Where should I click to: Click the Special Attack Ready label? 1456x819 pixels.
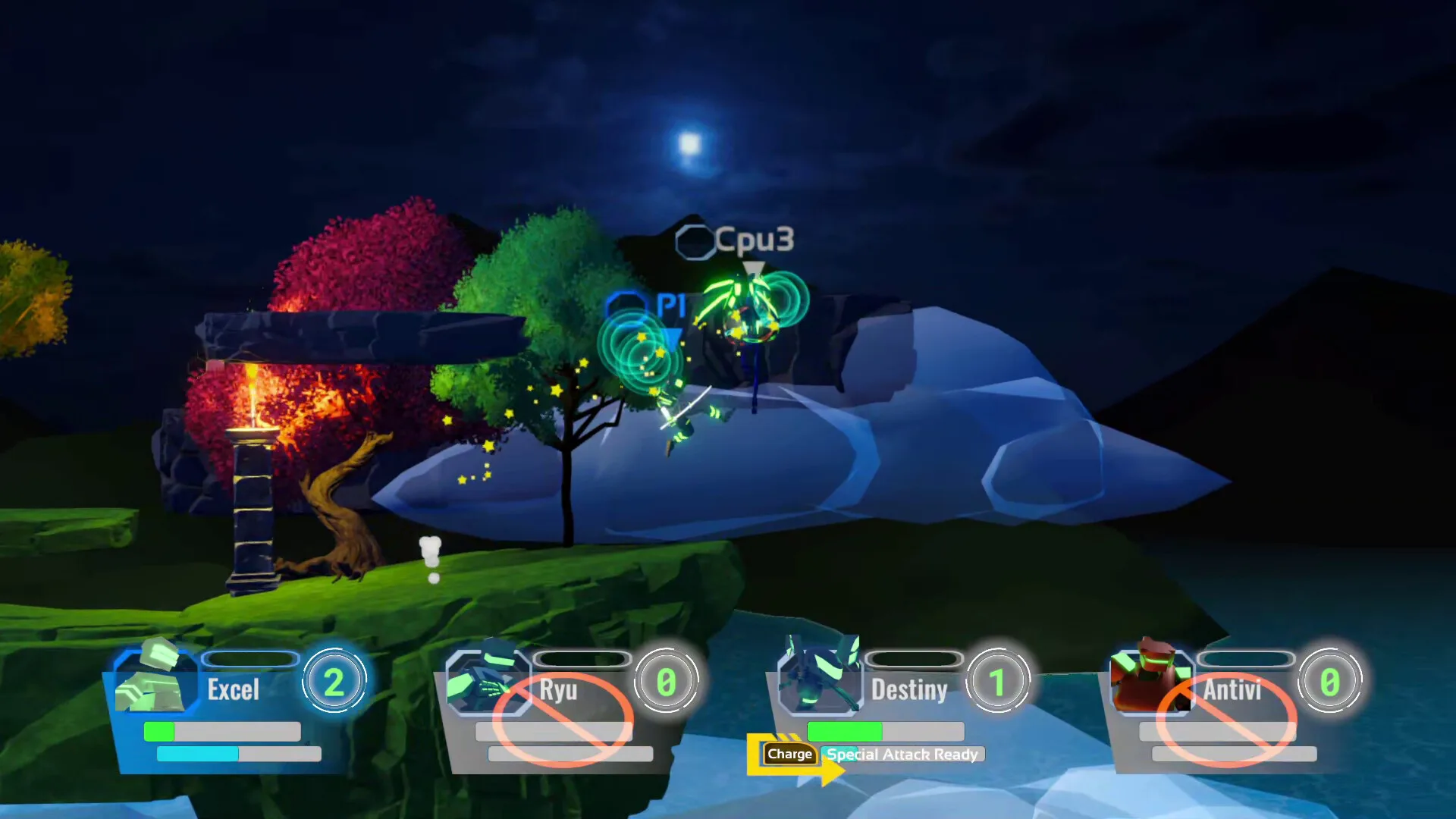(900, 755)
